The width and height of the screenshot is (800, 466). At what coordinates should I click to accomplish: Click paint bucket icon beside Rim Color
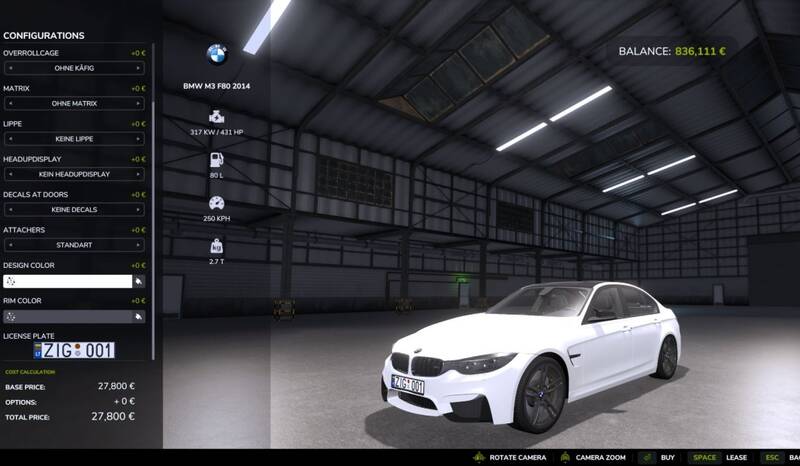click(x=139, y=316)
